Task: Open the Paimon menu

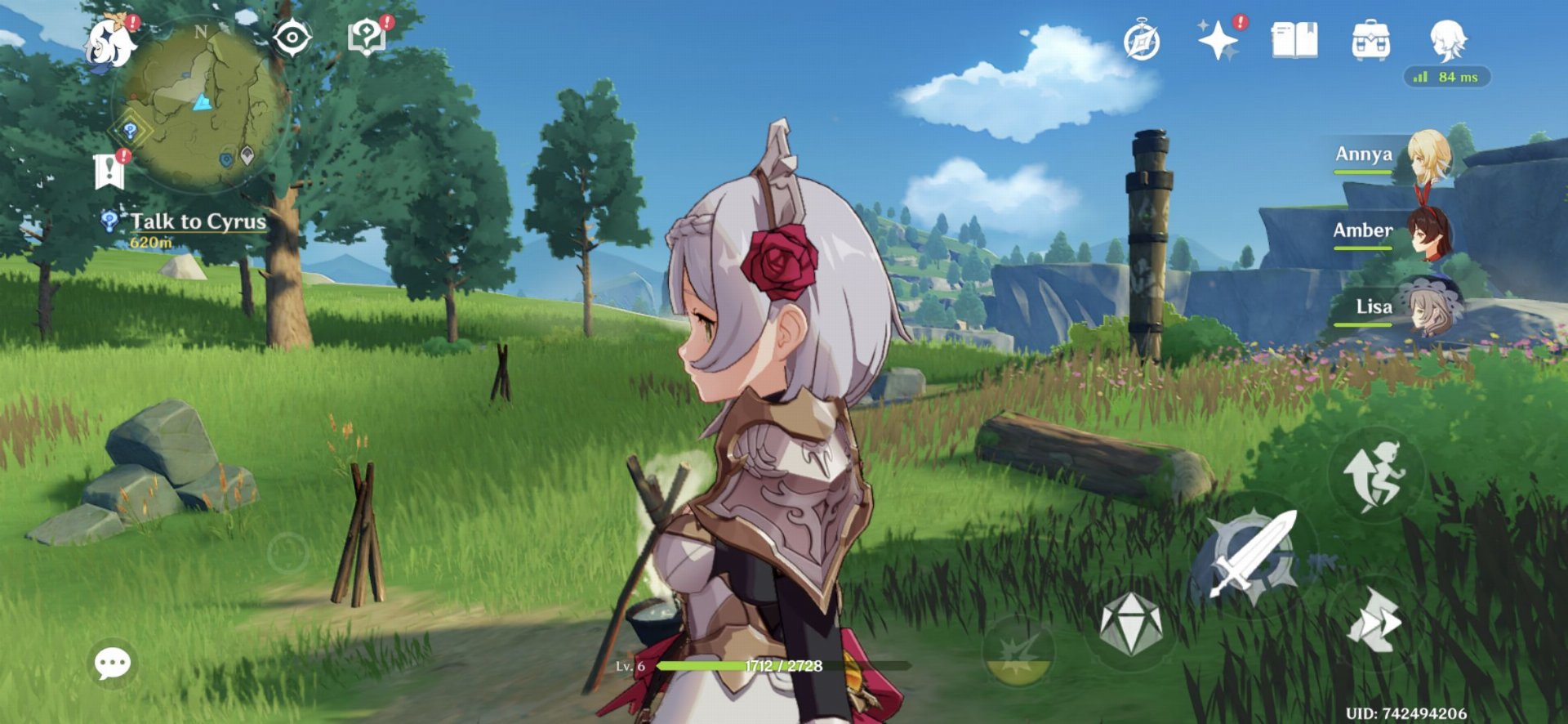Action: tap(110, 42)
